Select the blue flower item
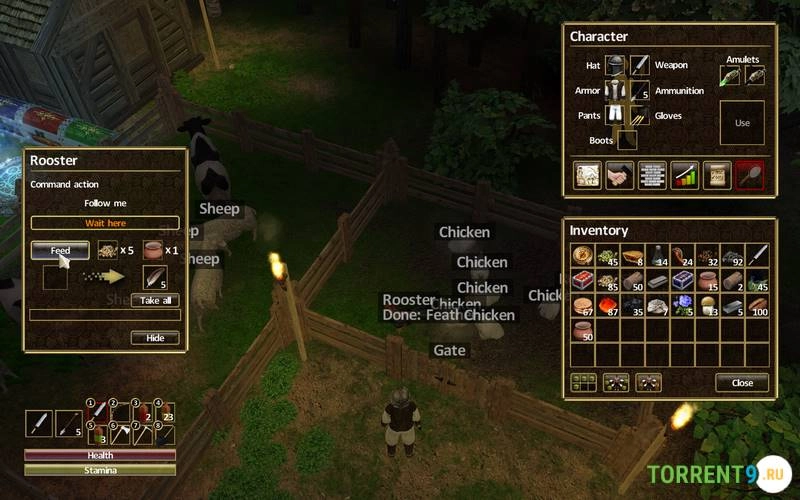The height and width of the screenshot is (500, 800). click(x=684, y=304)
